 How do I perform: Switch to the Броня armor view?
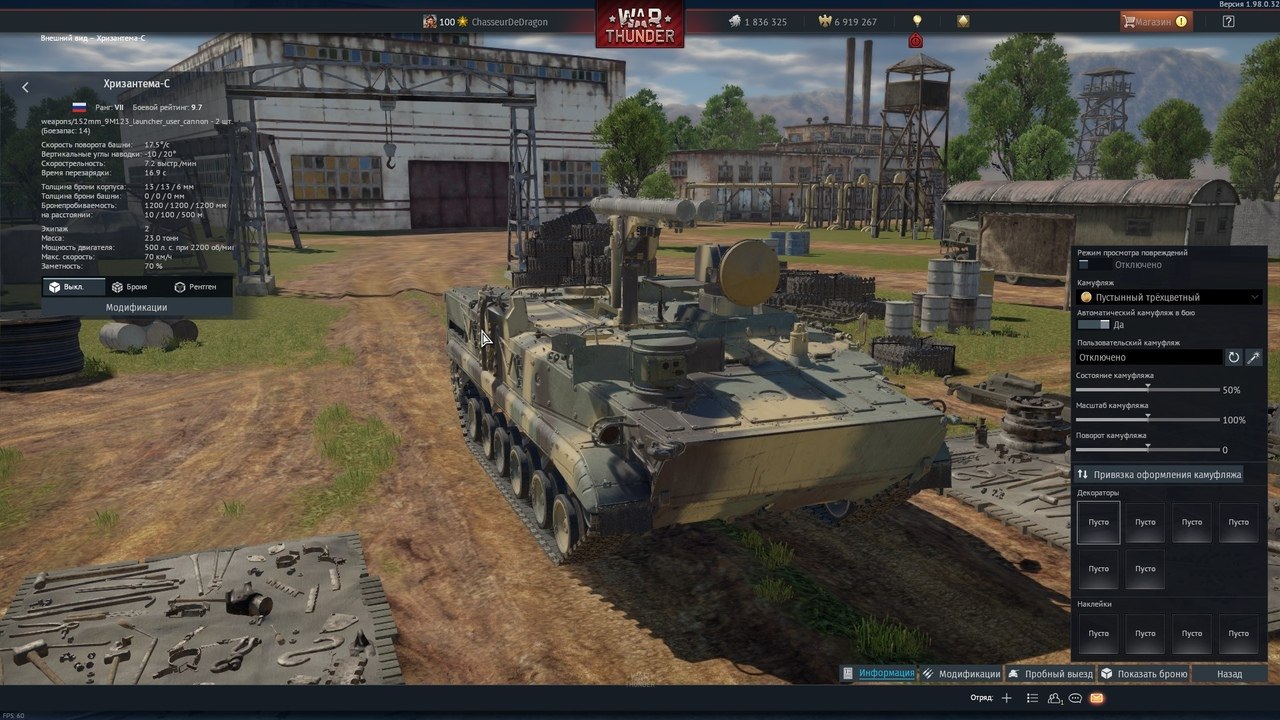pos(129,287)
